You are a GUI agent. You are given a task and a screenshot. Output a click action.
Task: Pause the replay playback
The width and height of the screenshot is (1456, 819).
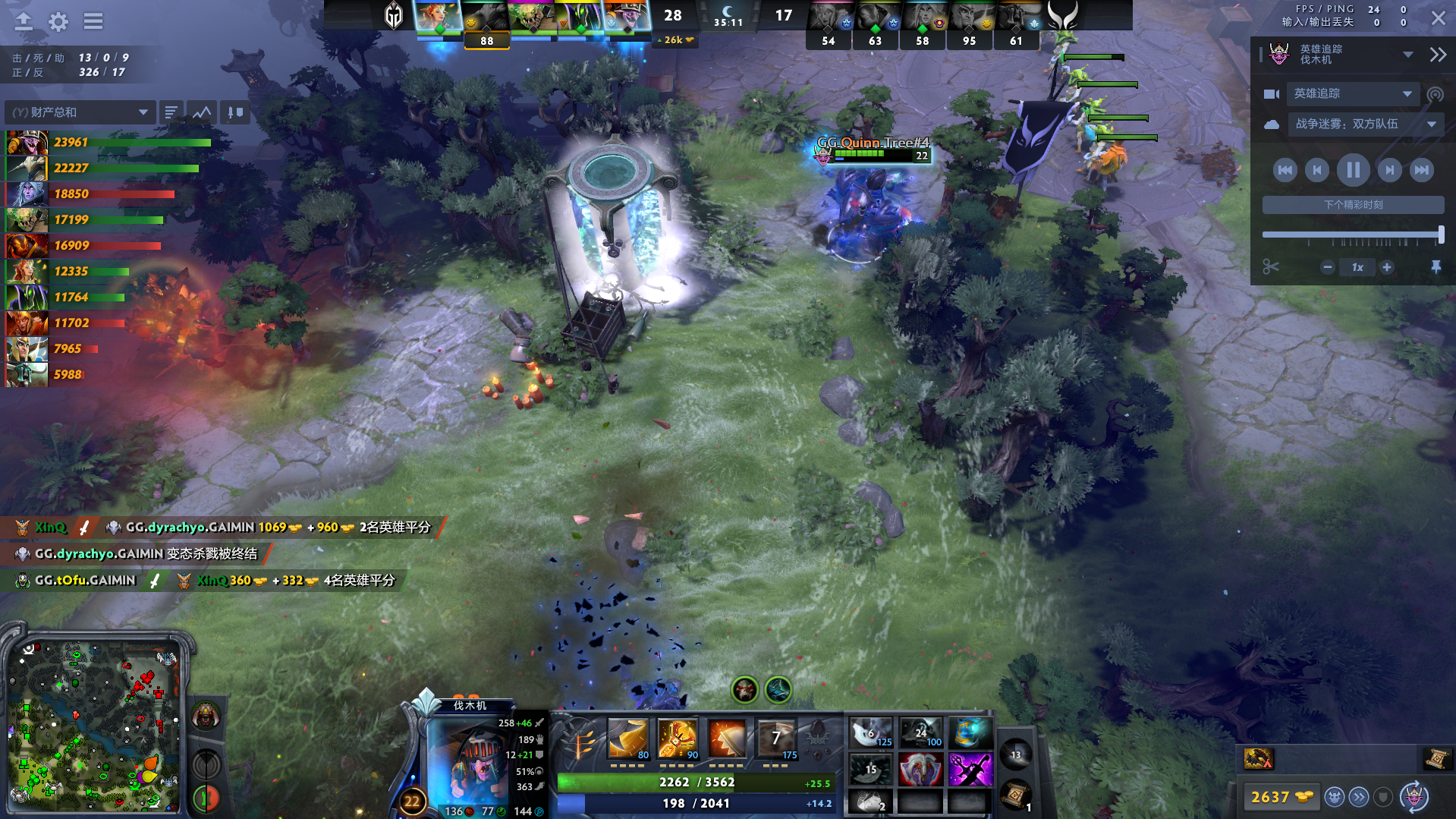[1353, 170]
